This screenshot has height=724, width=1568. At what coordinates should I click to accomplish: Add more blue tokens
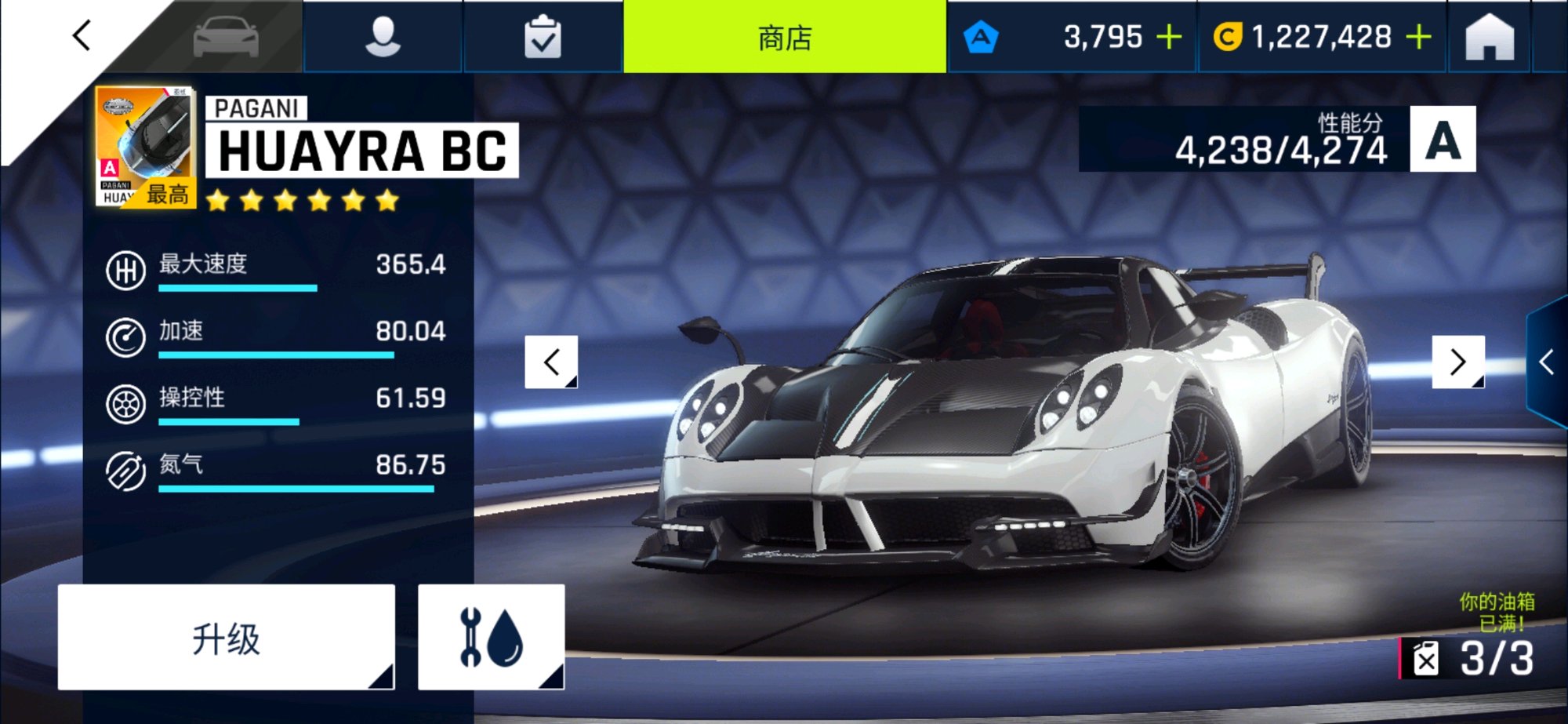click(x=1169, y=37)
